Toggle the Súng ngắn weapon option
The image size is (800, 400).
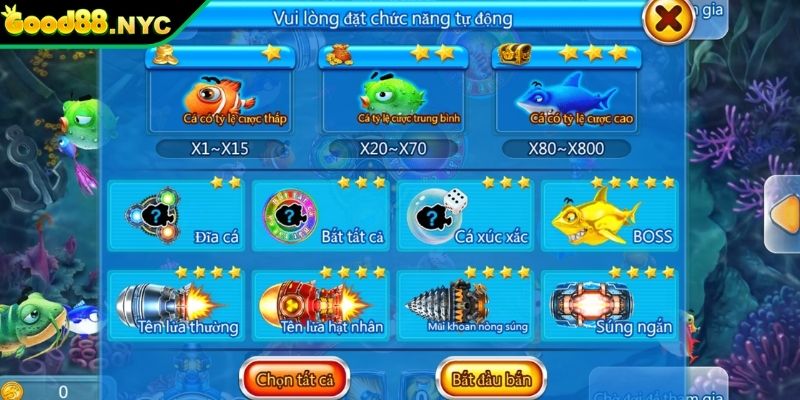click(x=610, y=306)
